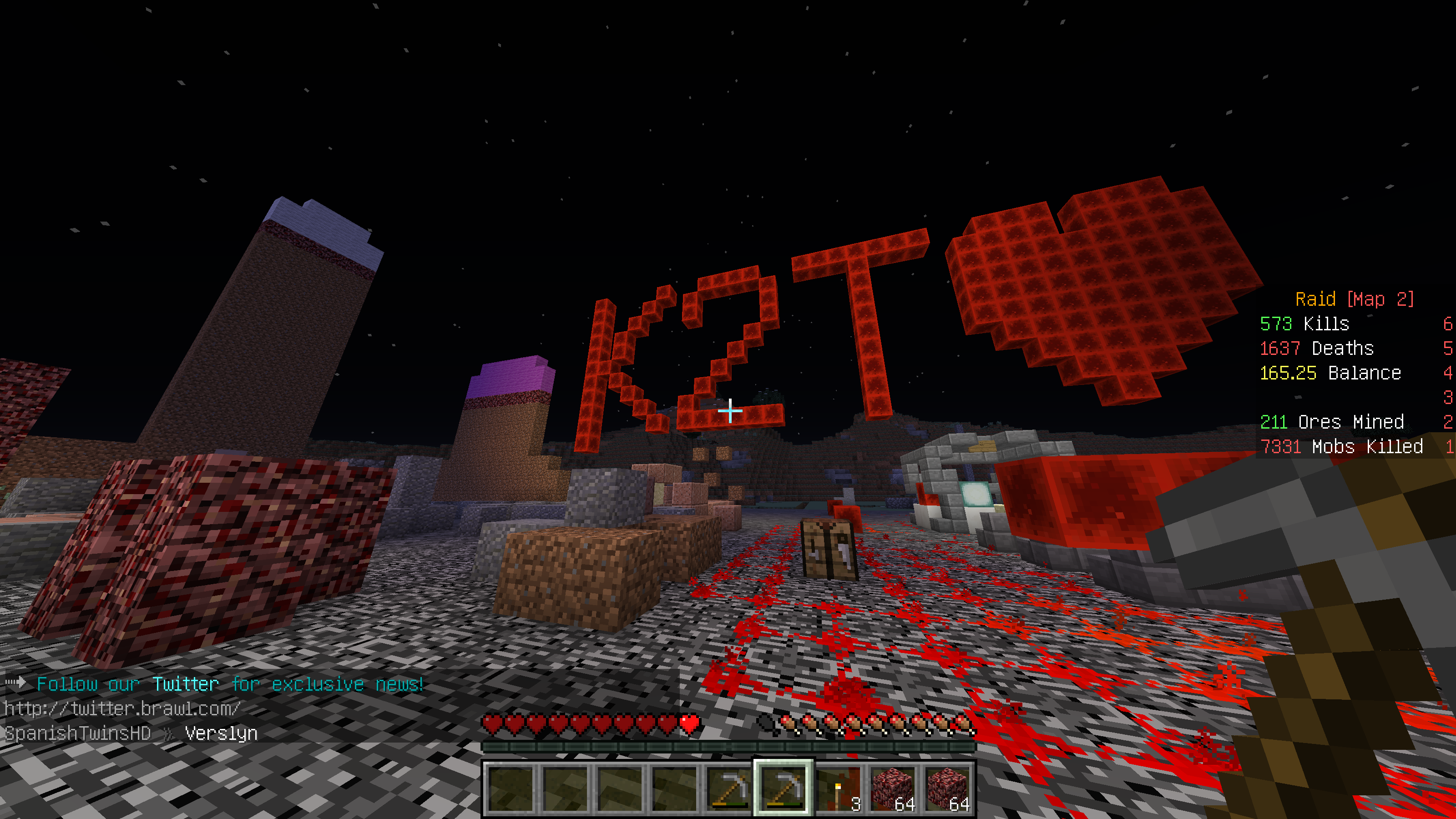Open the twitter.brawl.com link in chat
The width and height of the screenshot is (1456, 819).
(x=122, y=709)
